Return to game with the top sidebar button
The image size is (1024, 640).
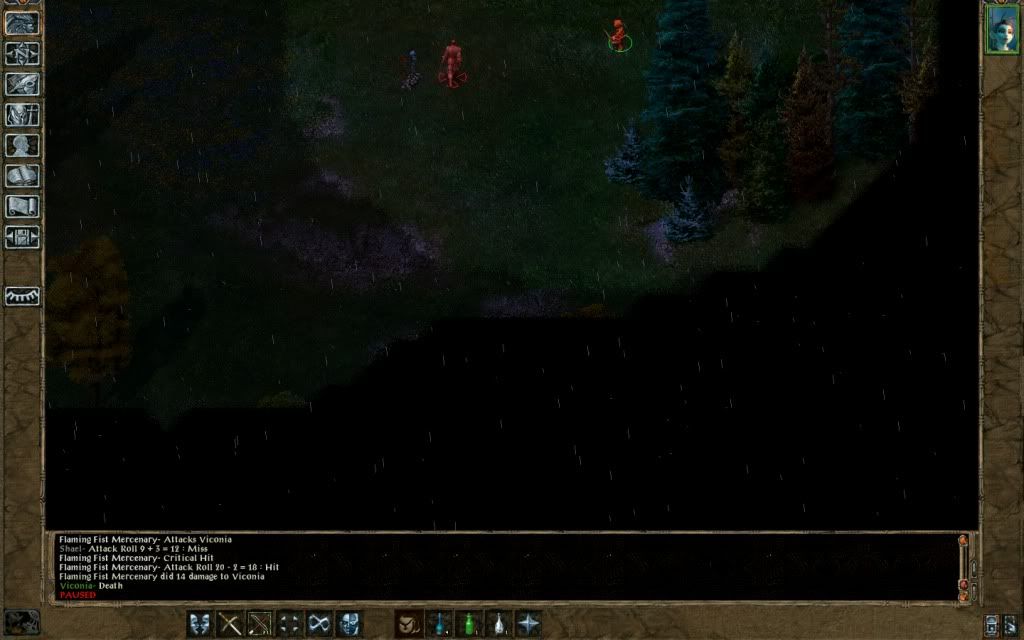22,24
